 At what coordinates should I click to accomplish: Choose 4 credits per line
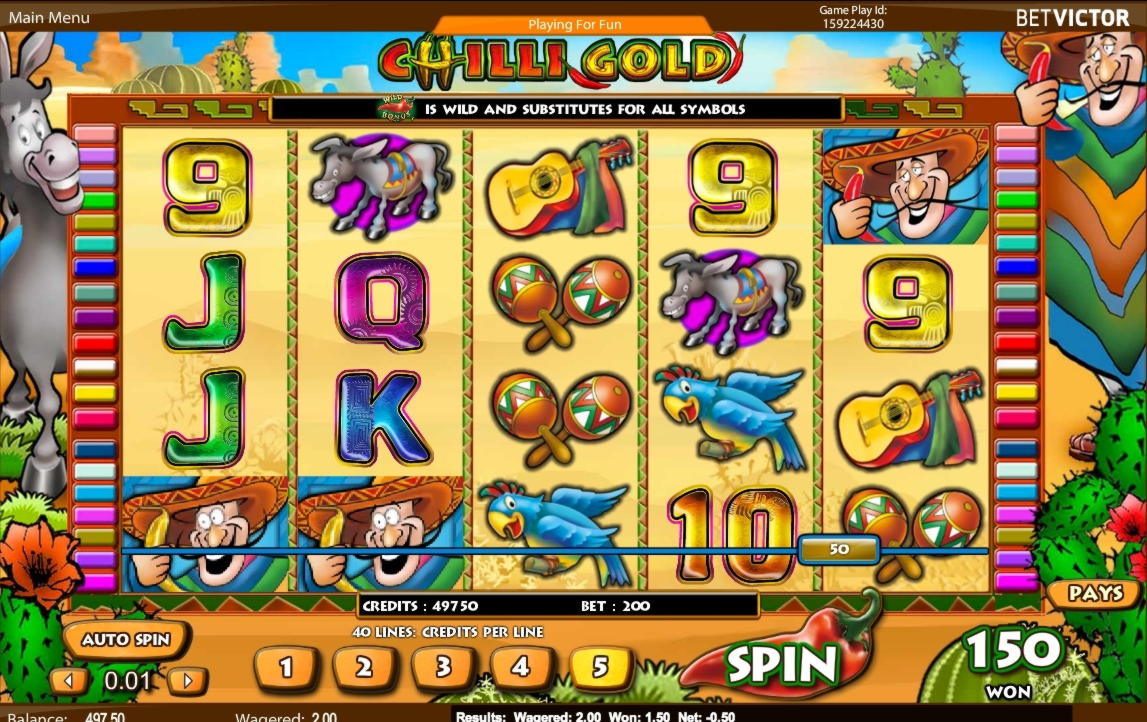tap(521, 667)
